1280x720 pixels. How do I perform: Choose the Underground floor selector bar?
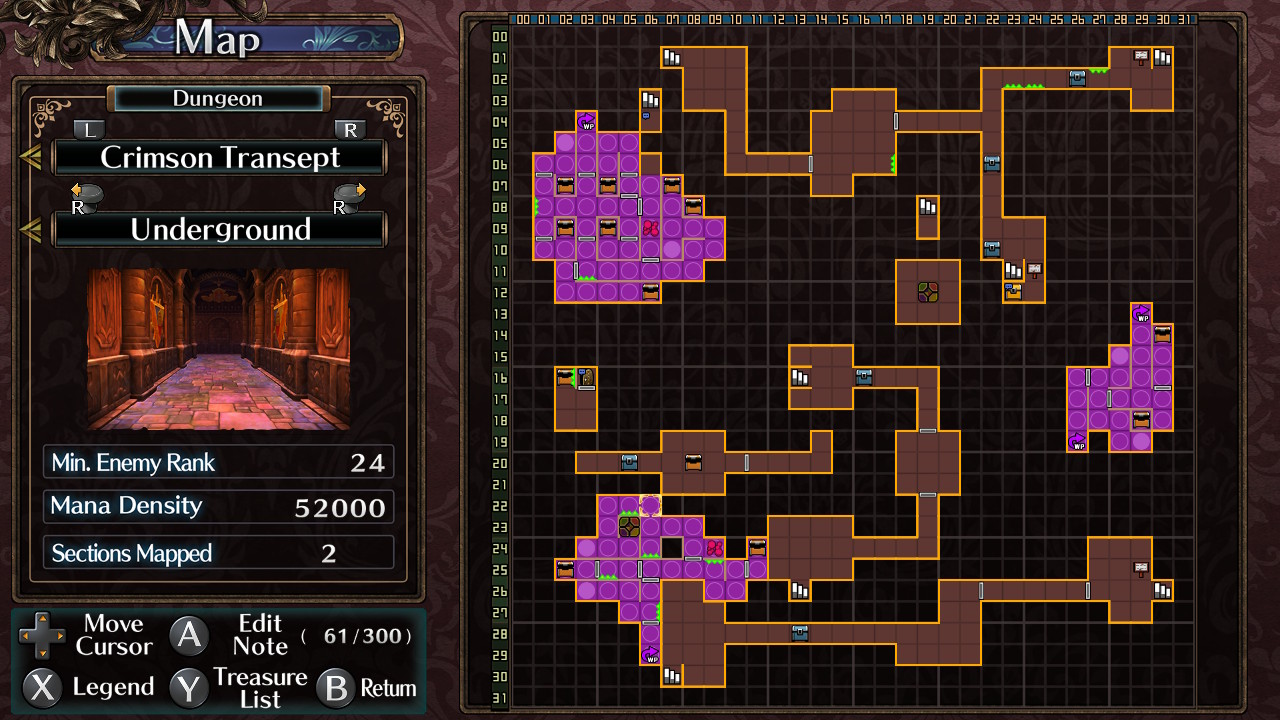coord(220,230)
